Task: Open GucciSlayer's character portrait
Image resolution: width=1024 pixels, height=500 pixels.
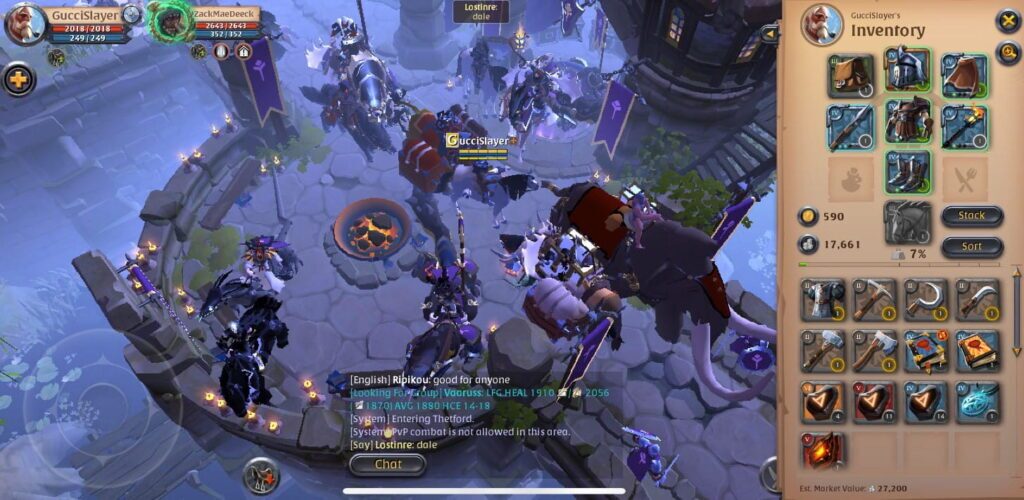Action: point(25,24)
